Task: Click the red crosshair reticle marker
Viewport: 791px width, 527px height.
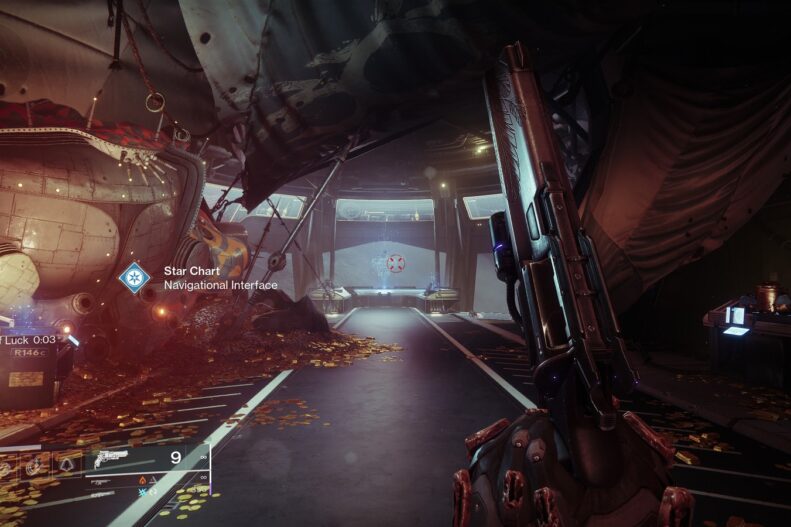Action: click(396, 263)
